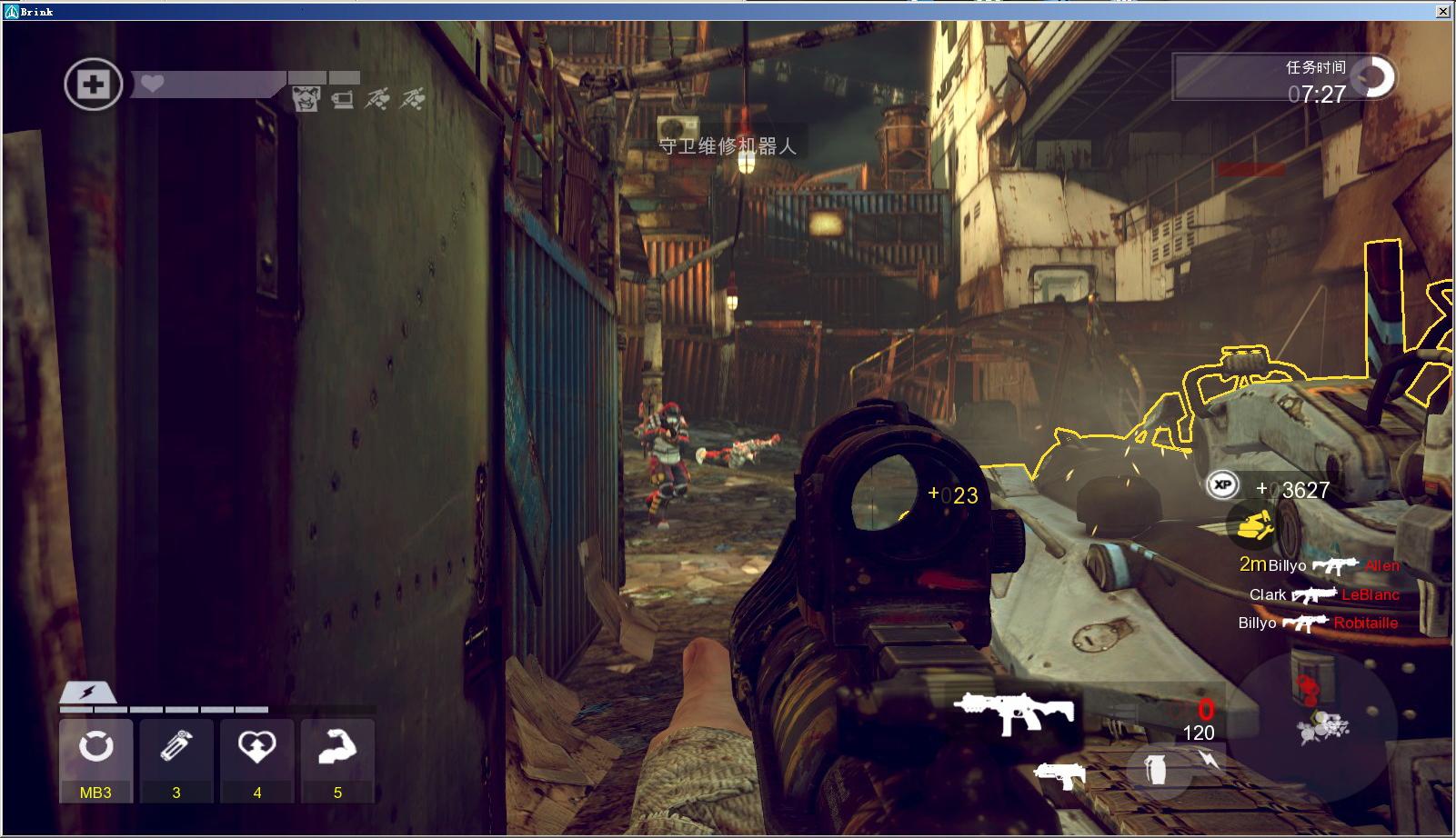The height and width of the screenshot is (838, 1456).
Task: Click the round XP badge
Action: [1222, 485]
